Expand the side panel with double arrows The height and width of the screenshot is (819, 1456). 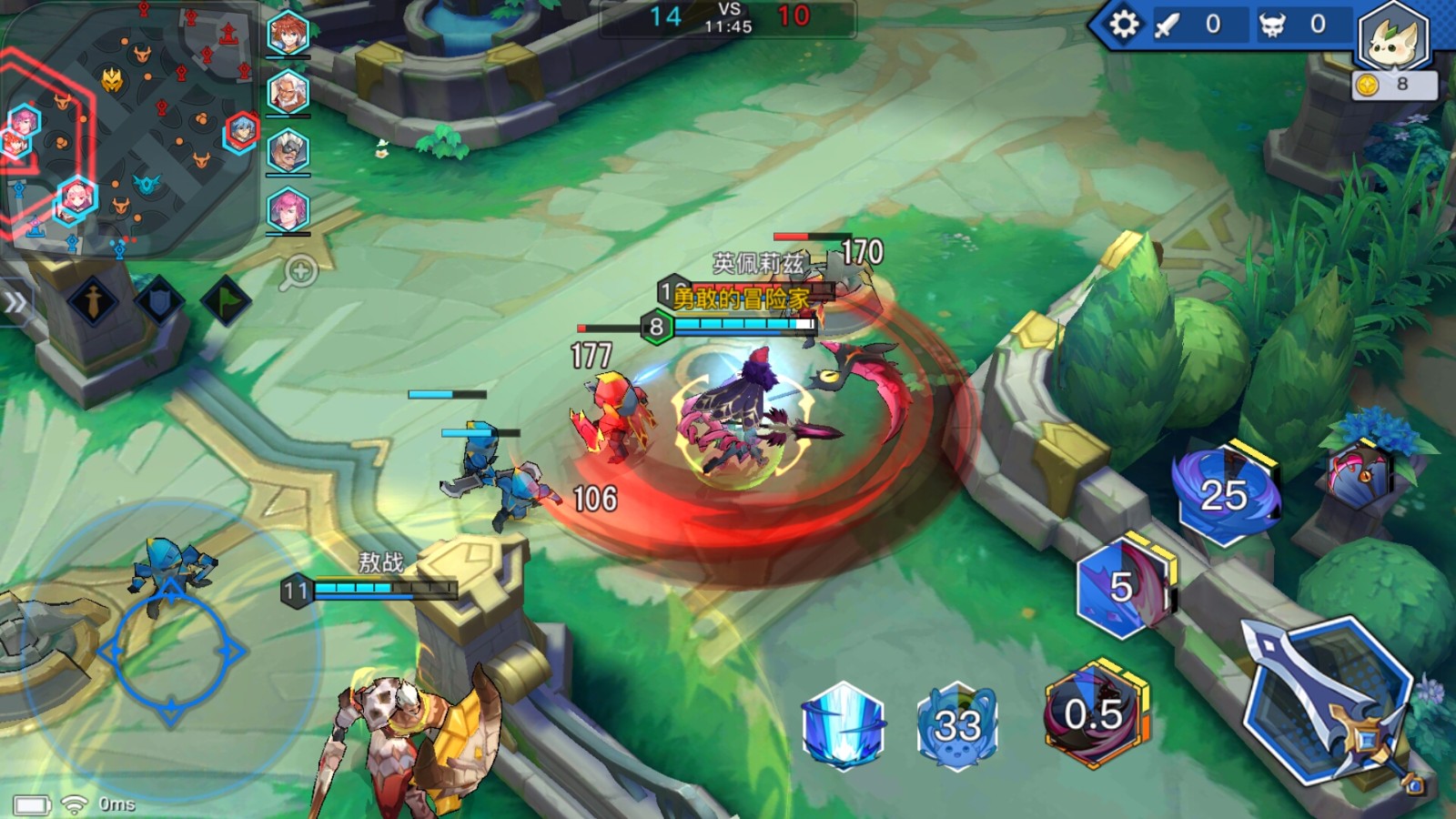15,303
